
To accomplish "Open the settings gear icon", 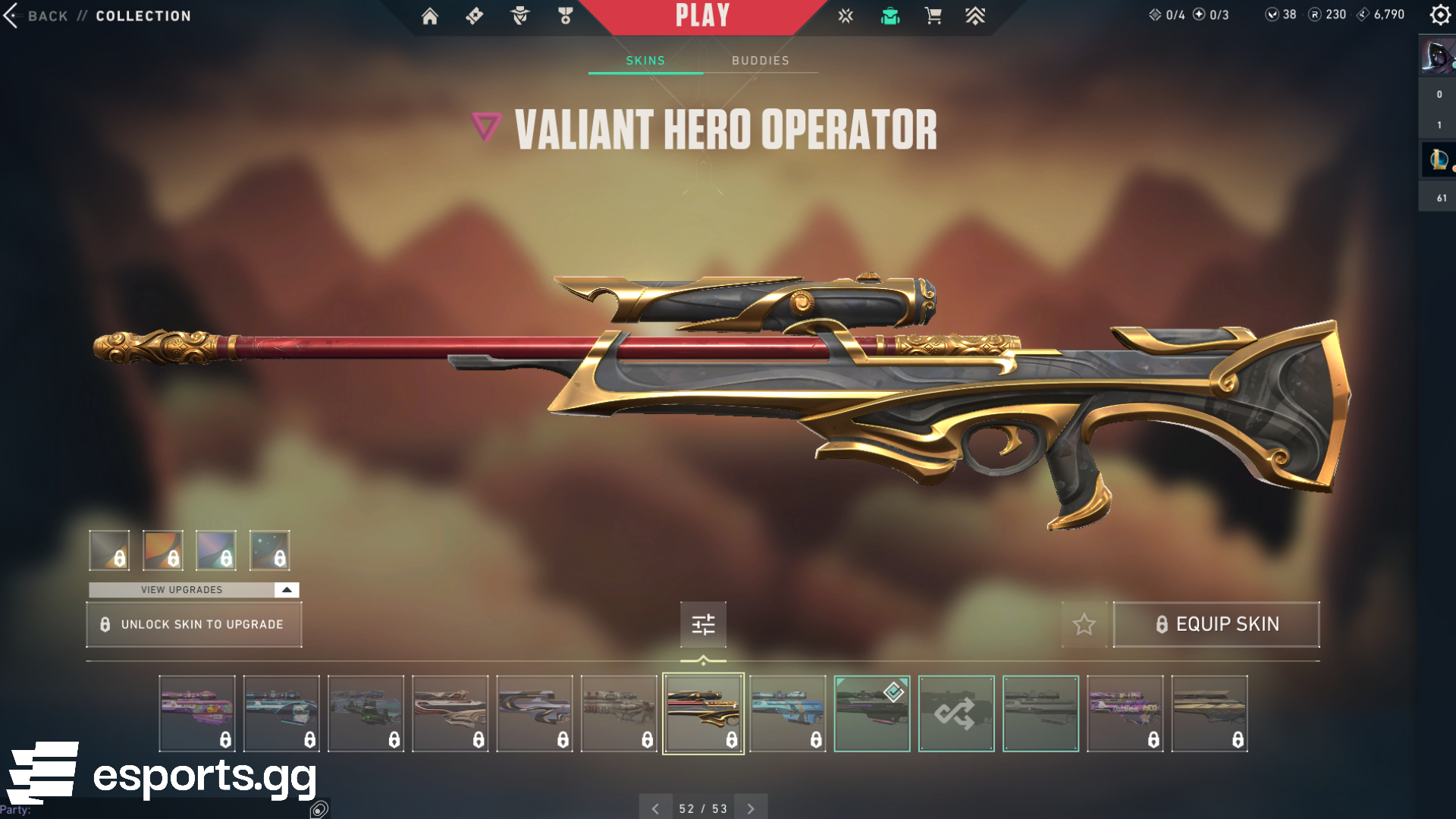I will coord(1439,15).
